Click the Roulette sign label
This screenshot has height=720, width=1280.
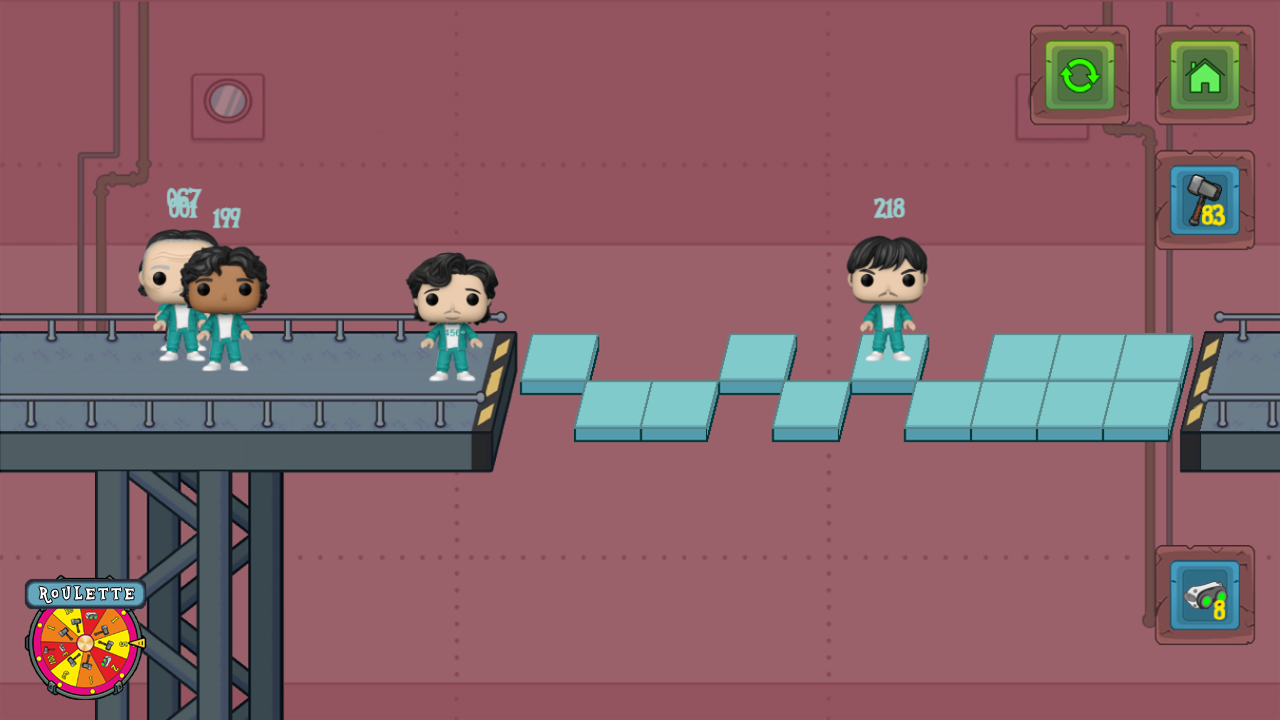tap(86, 592)
